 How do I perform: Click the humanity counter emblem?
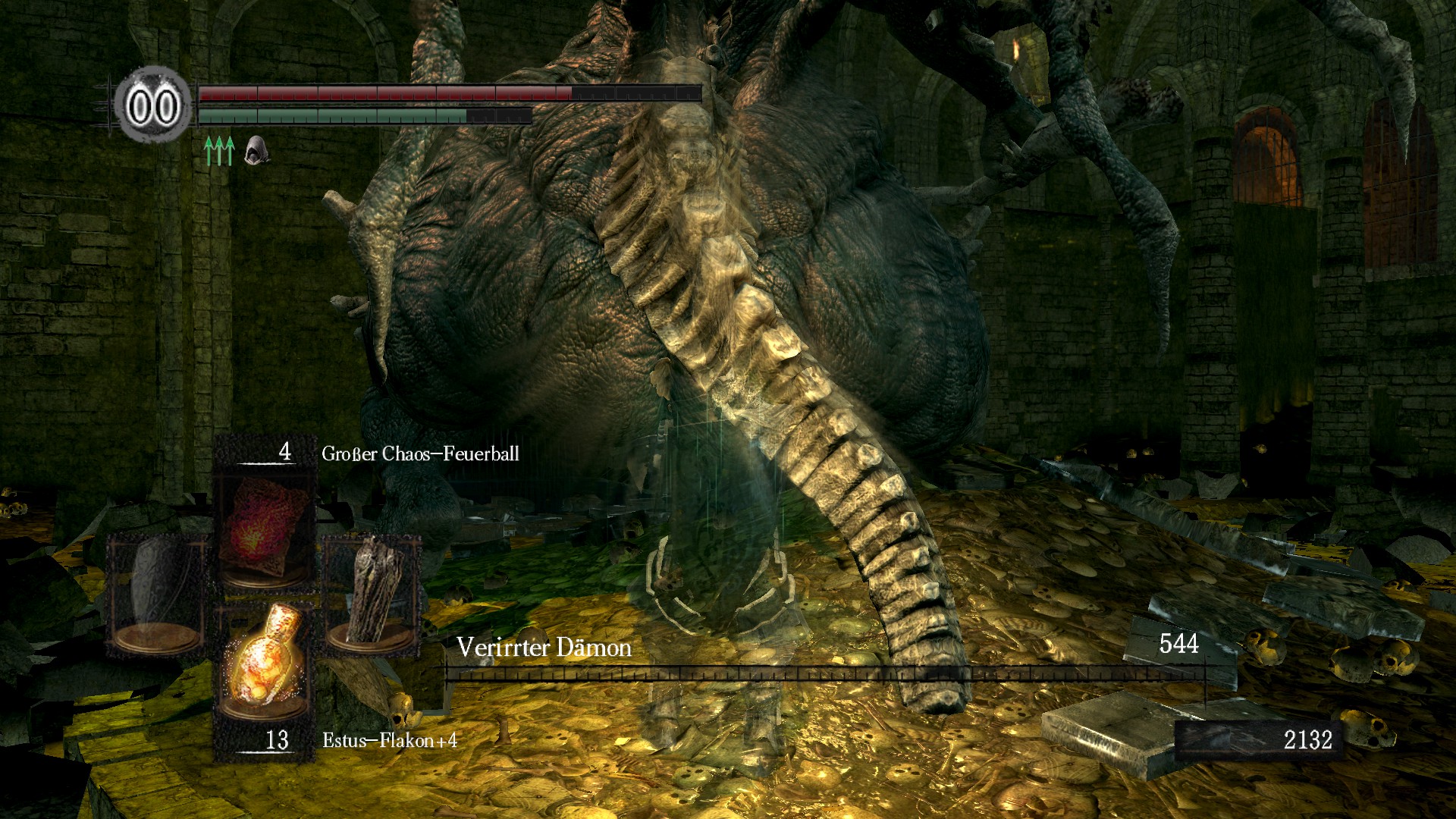tap(153, 105)
